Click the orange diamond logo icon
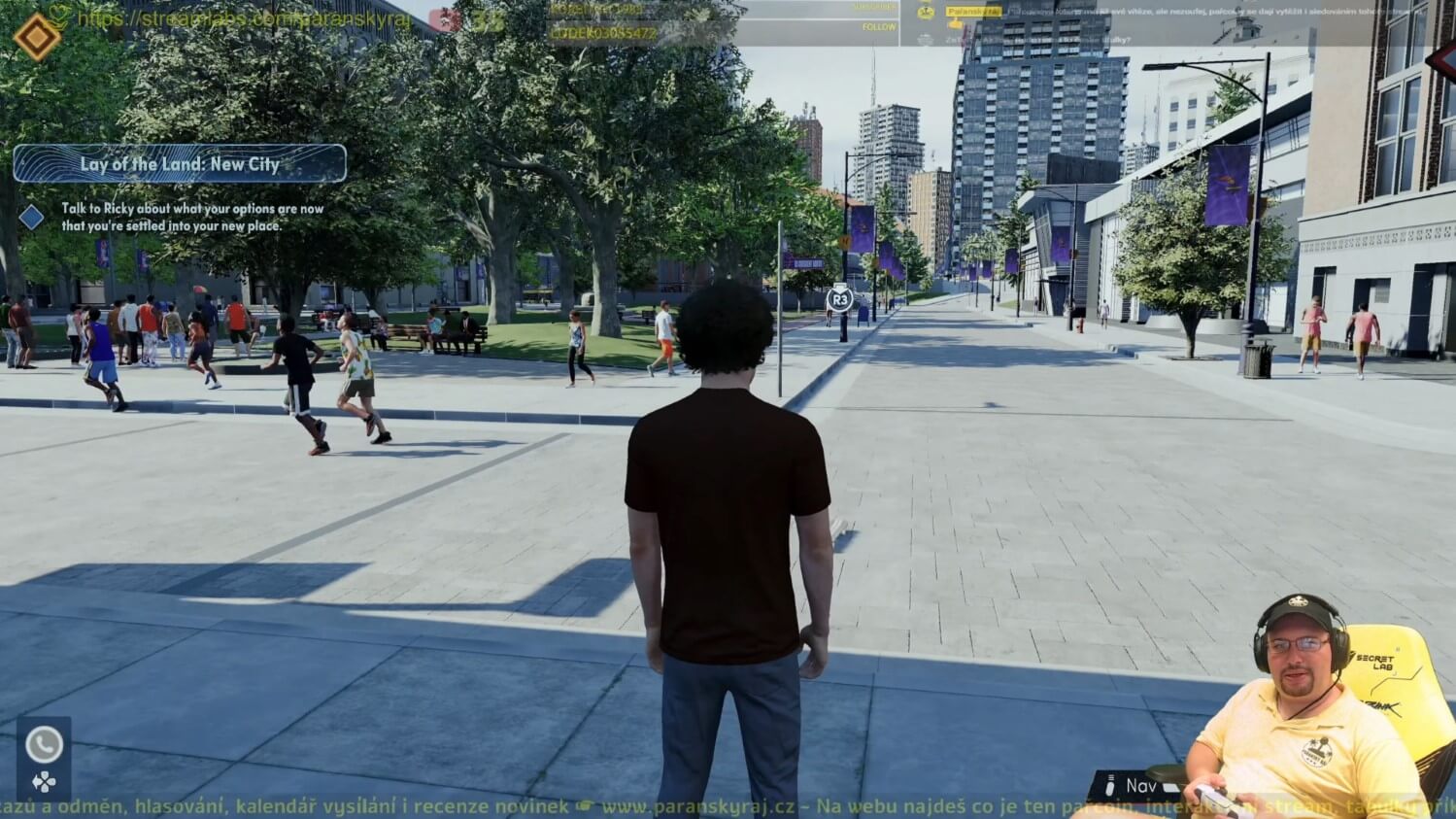The height and width of the screenshot is (819, 1456). pos(37,37)
